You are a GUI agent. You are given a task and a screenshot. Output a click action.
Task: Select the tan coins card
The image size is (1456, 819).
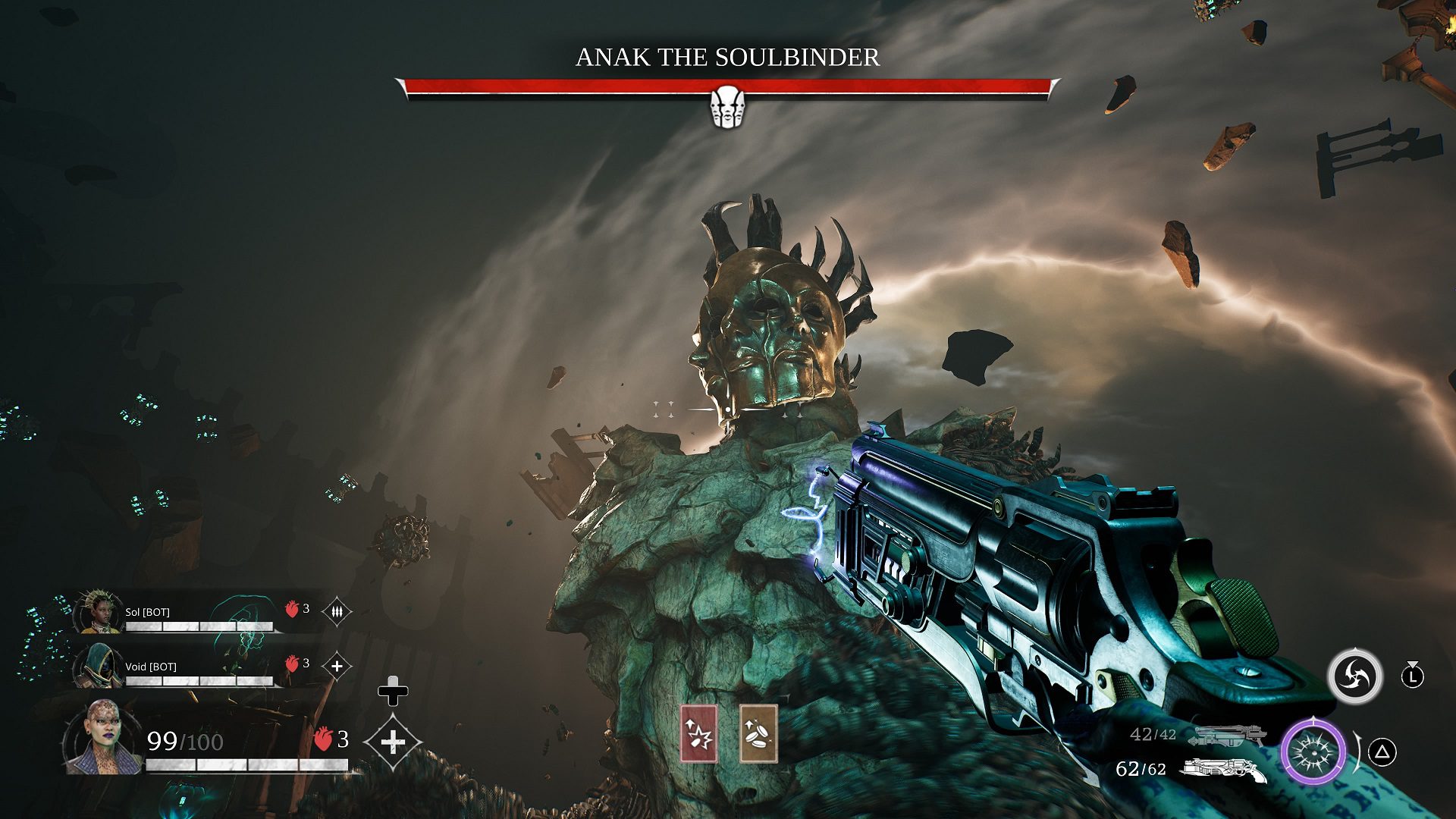[x=758, y=733]
